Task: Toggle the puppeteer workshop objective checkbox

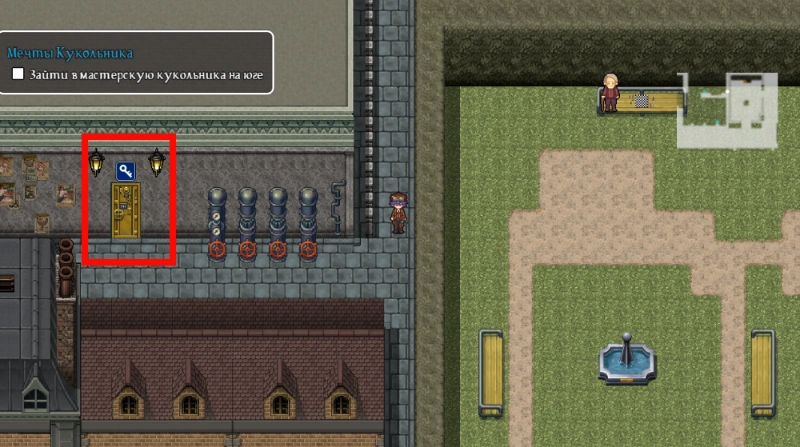Action: (18, 74)
